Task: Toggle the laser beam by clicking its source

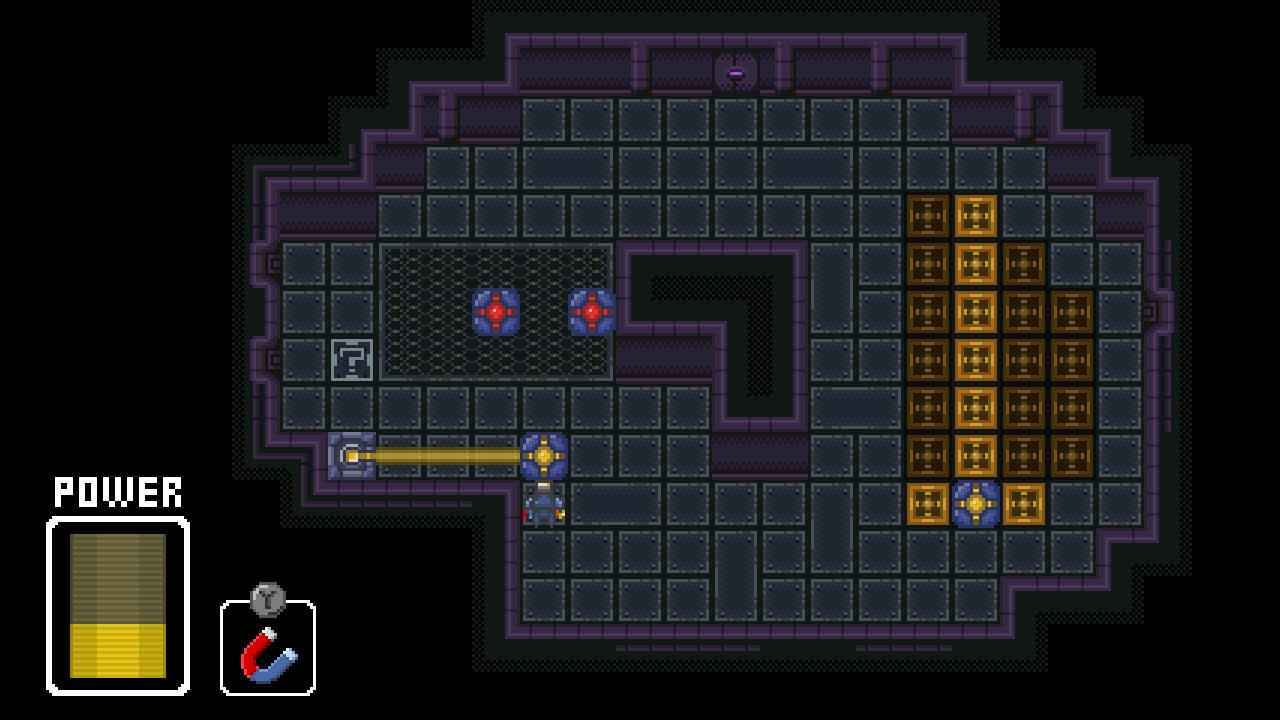Action: pos(350,457)
